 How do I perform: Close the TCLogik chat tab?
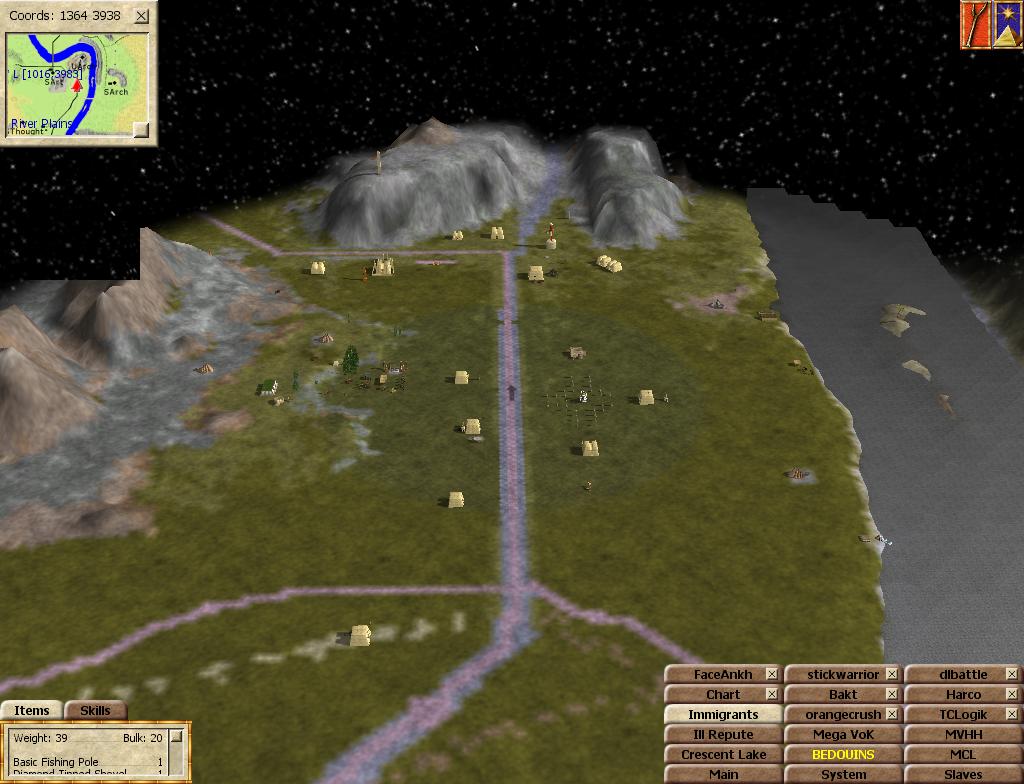point(1012,714)
